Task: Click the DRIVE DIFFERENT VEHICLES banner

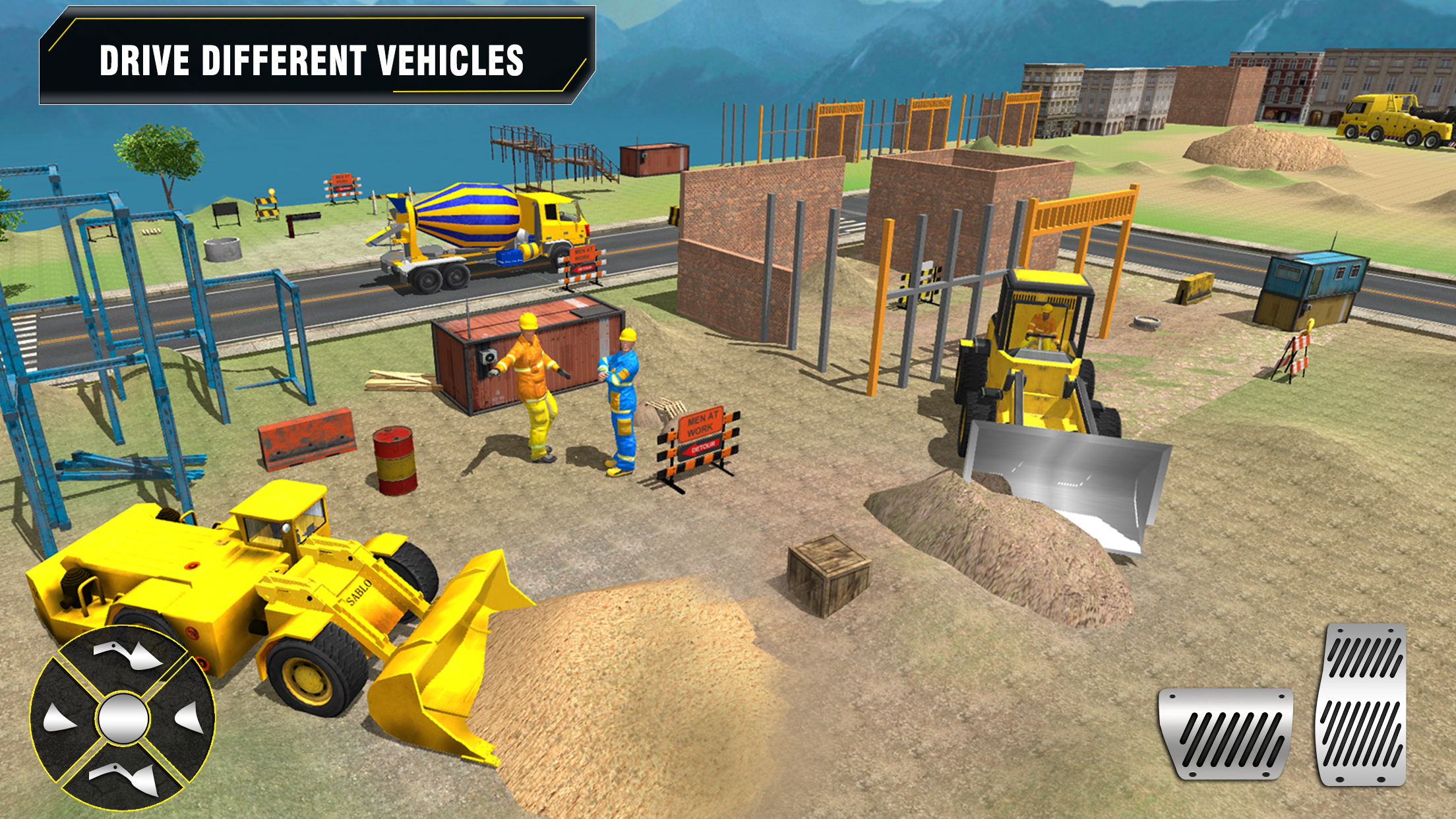Action: click(x=310, y=59)
